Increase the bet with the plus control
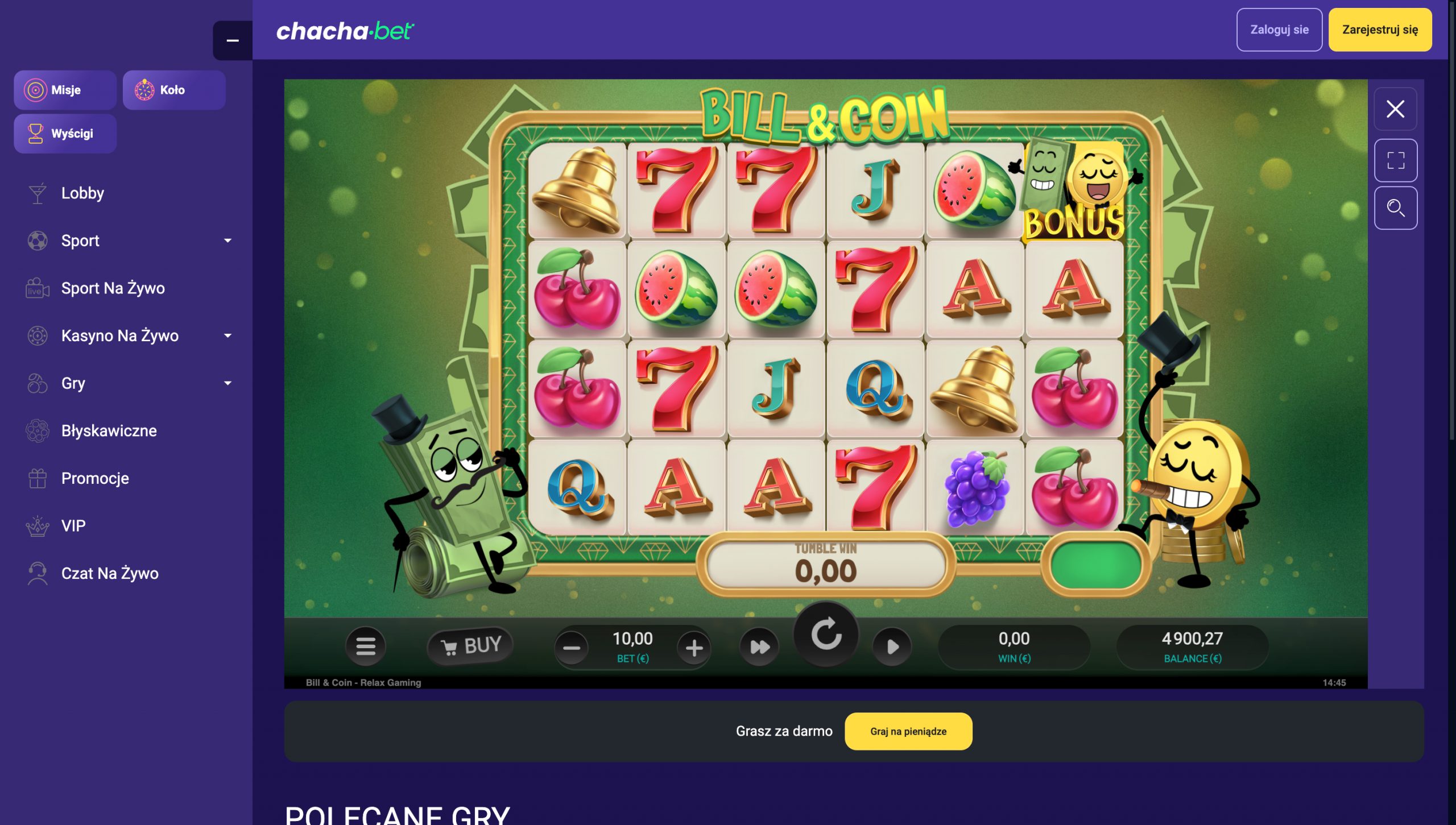Screen dimensions: 1456x825 (694, 646)
